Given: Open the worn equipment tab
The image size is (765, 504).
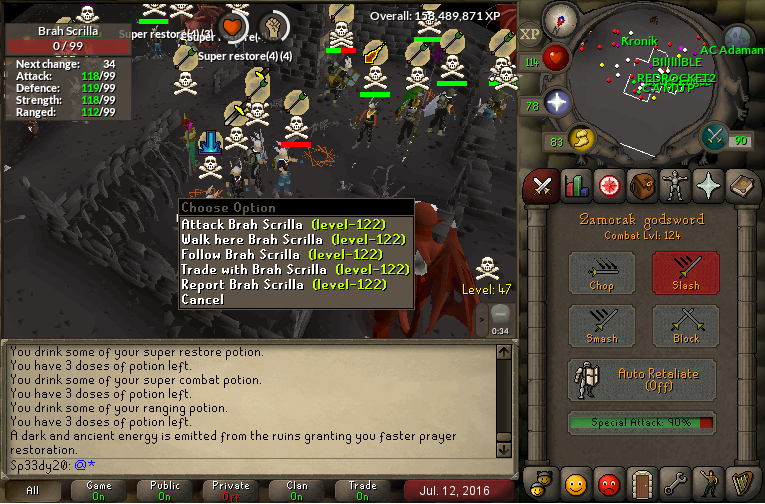Looking at the screenshot, I should 675,186.
